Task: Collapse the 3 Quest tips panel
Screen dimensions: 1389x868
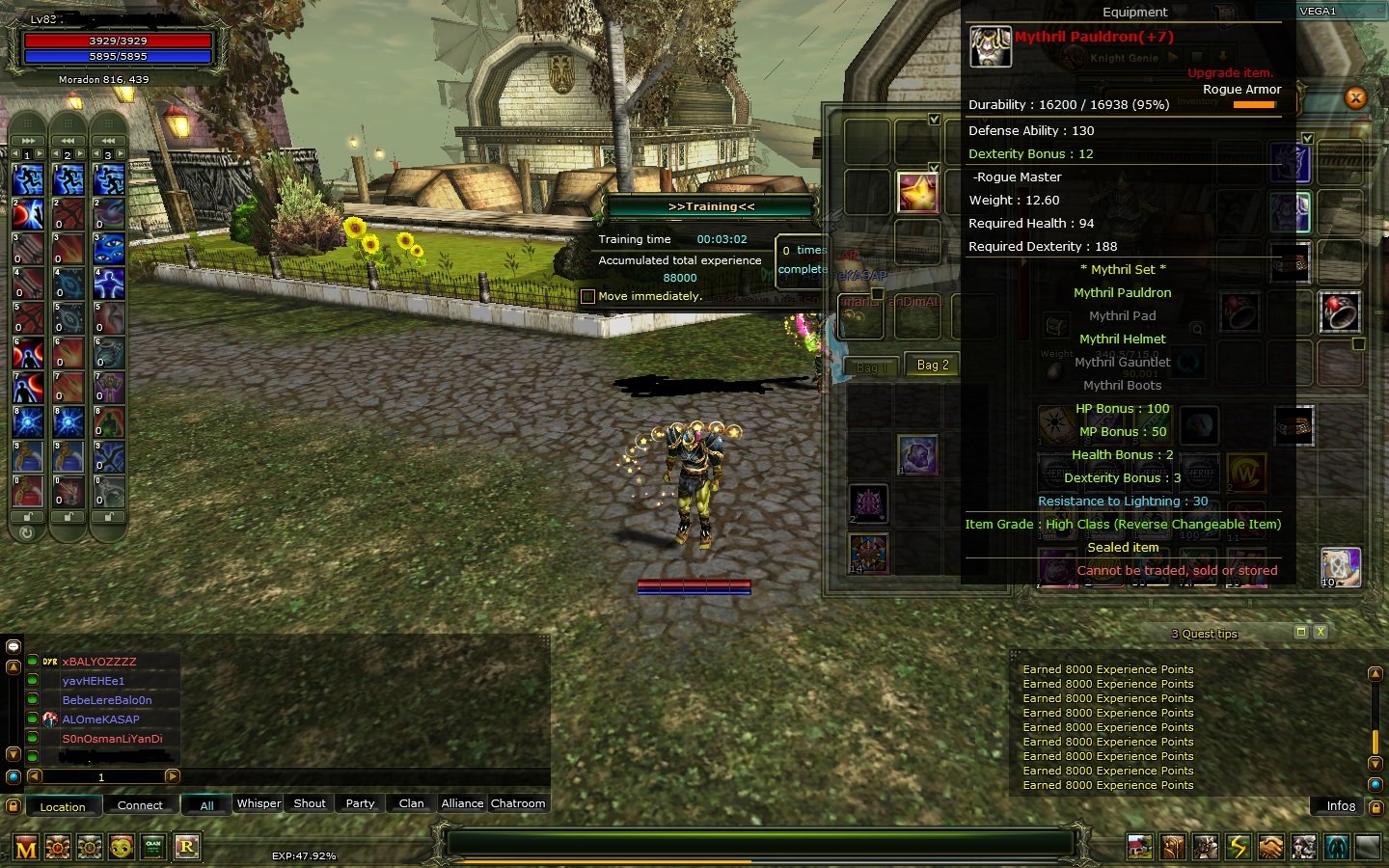Action: [1301, 633]
